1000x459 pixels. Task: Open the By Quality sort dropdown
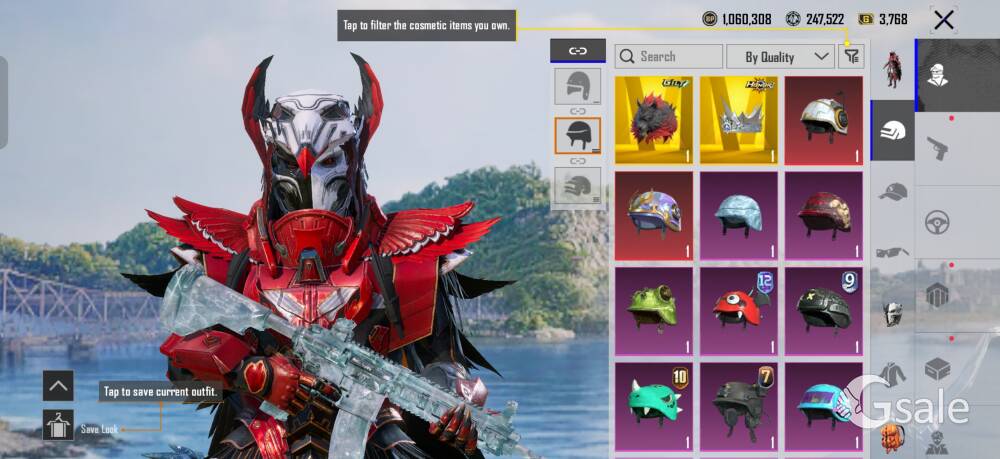pyautogui.click(x=780, y=57)
